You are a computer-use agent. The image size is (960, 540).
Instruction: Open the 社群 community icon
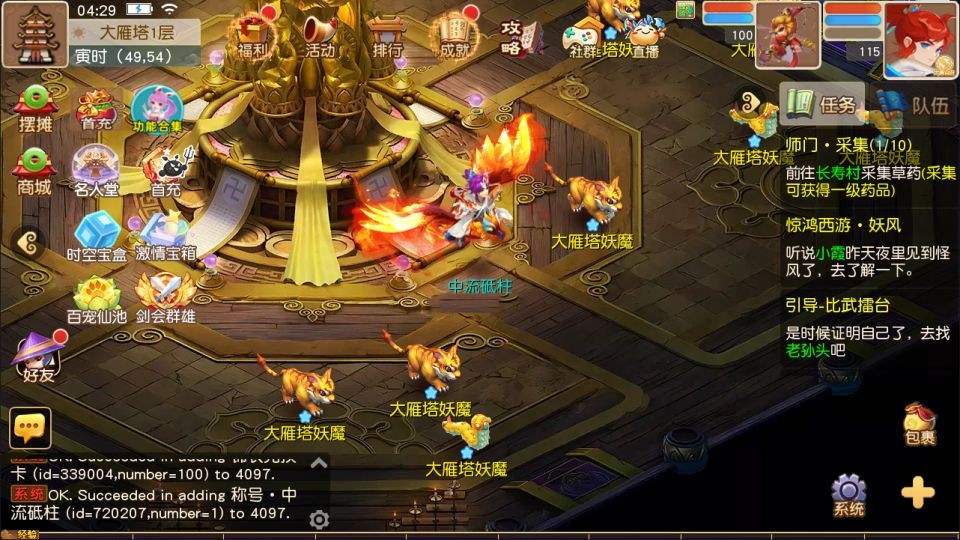click(583, 38)
